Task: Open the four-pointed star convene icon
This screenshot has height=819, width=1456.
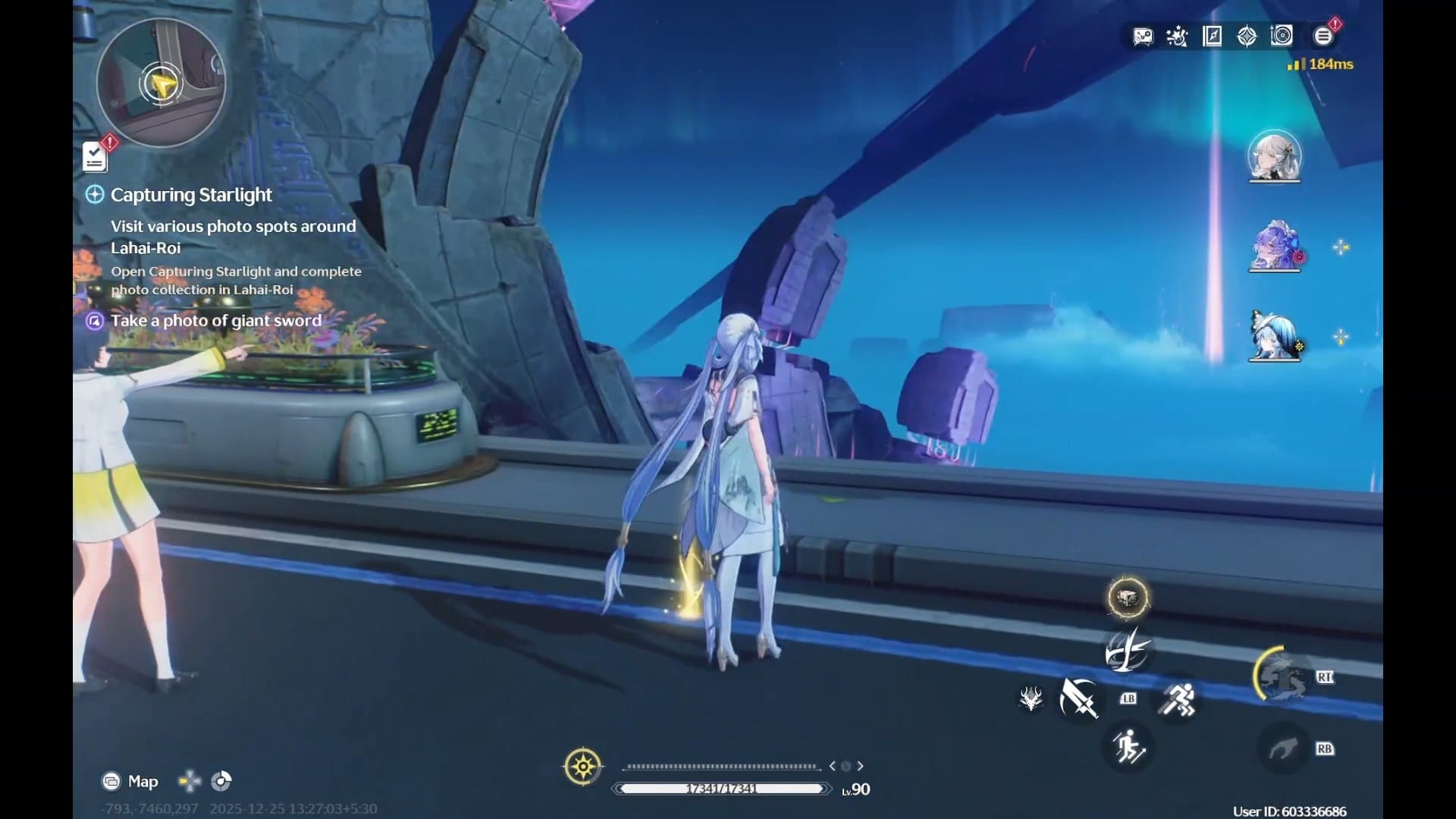Action: [1247, 36]
